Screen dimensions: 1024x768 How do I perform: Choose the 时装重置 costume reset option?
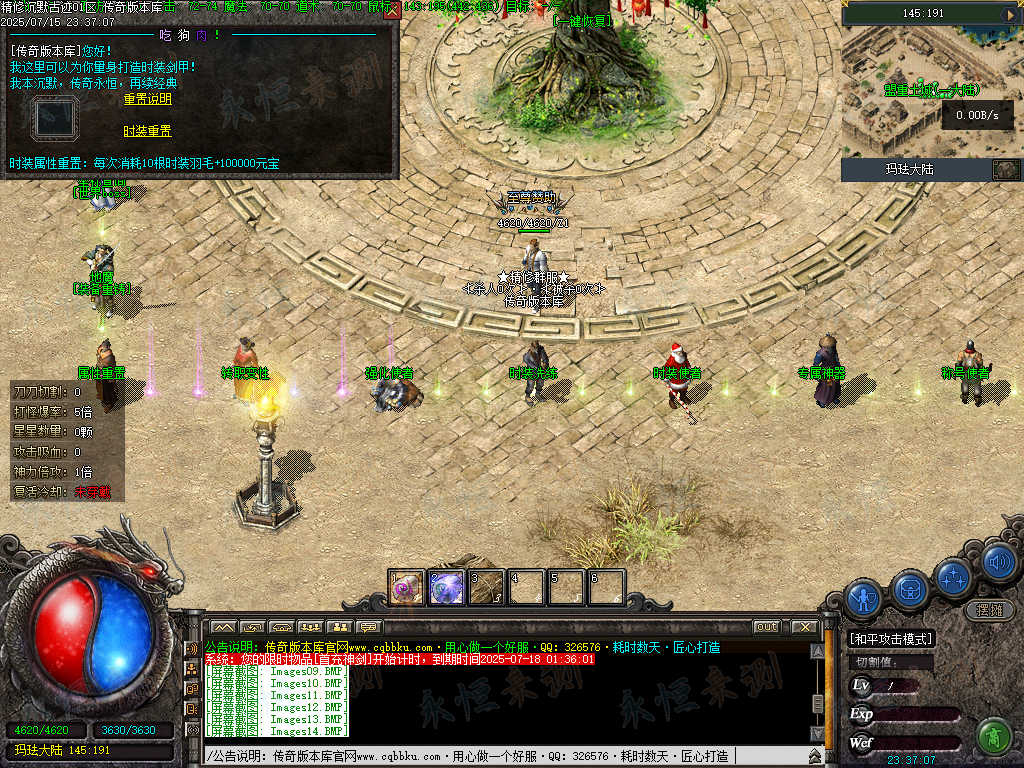(x=148, y=131)
